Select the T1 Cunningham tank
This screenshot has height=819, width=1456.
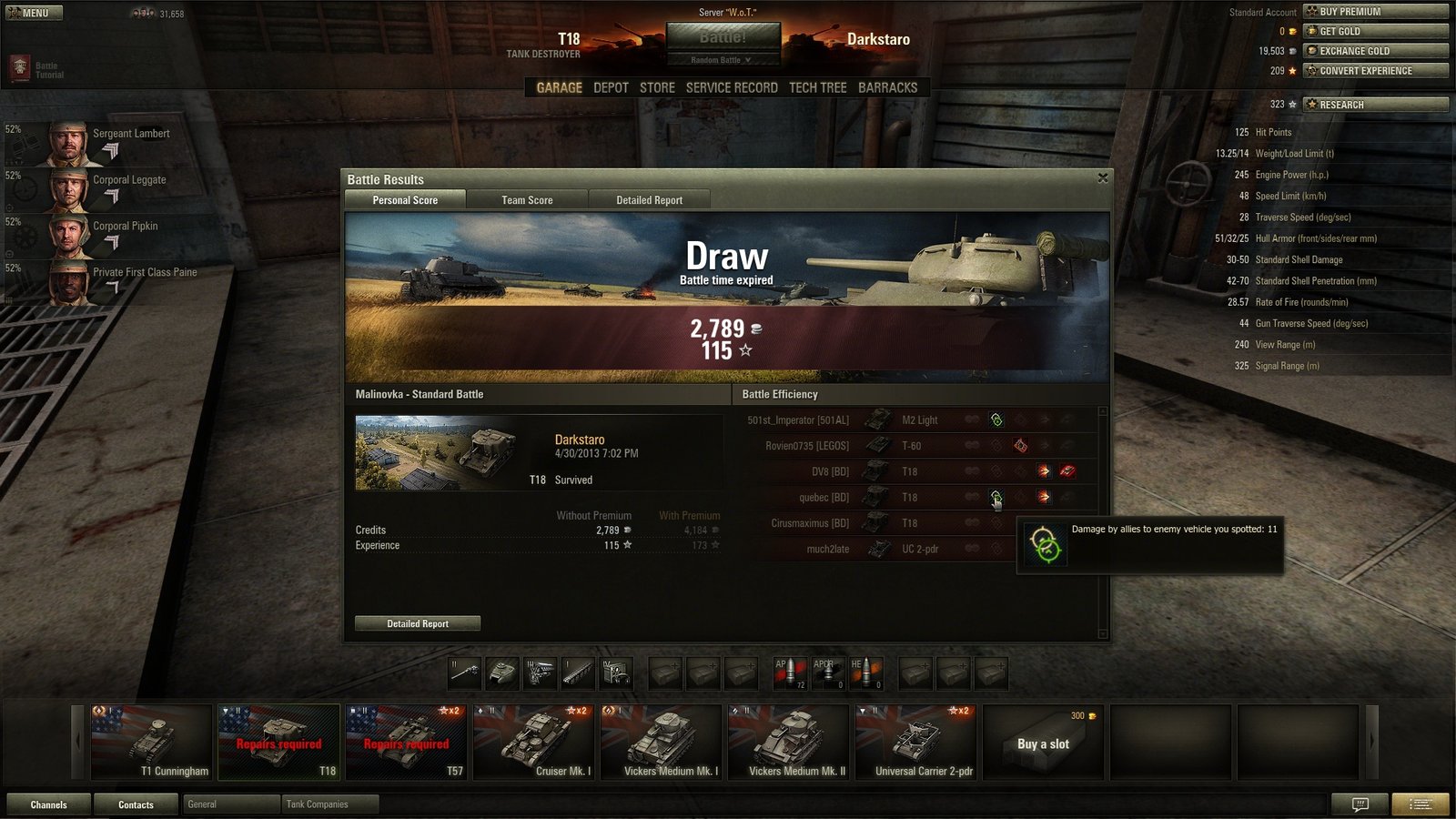(x=151, y=742)
